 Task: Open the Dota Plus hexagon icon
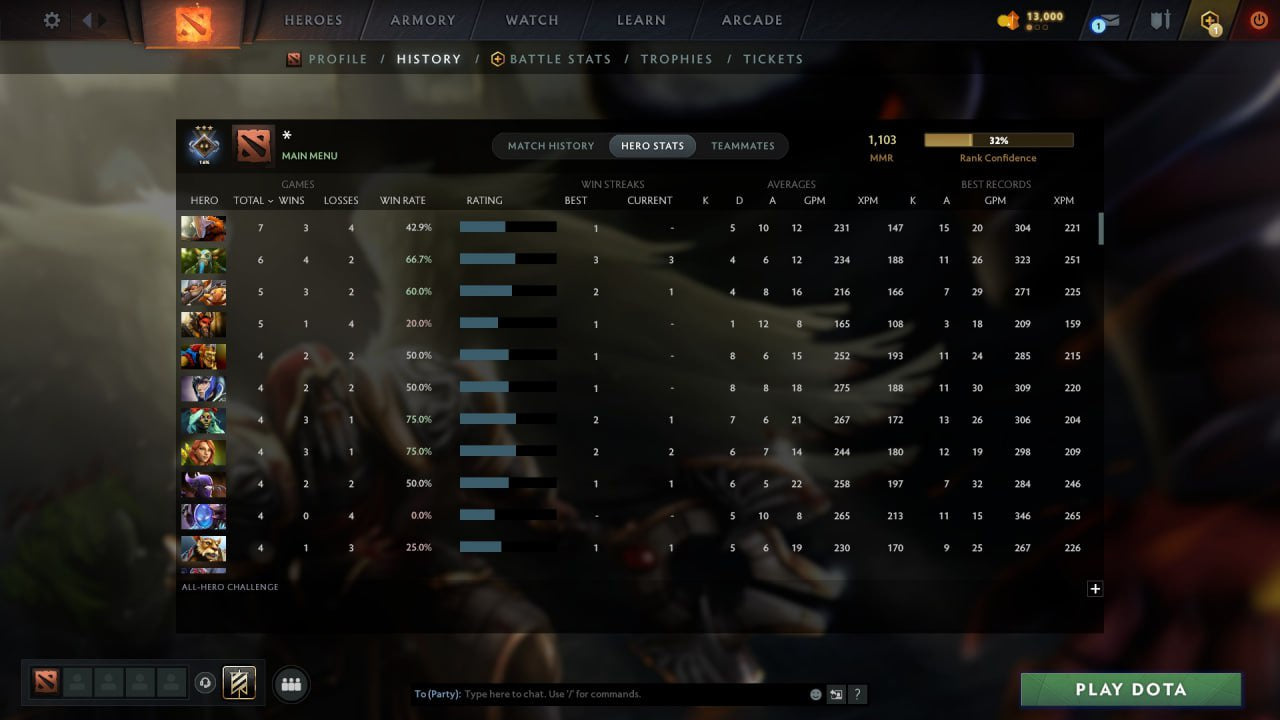point(1212,20)
